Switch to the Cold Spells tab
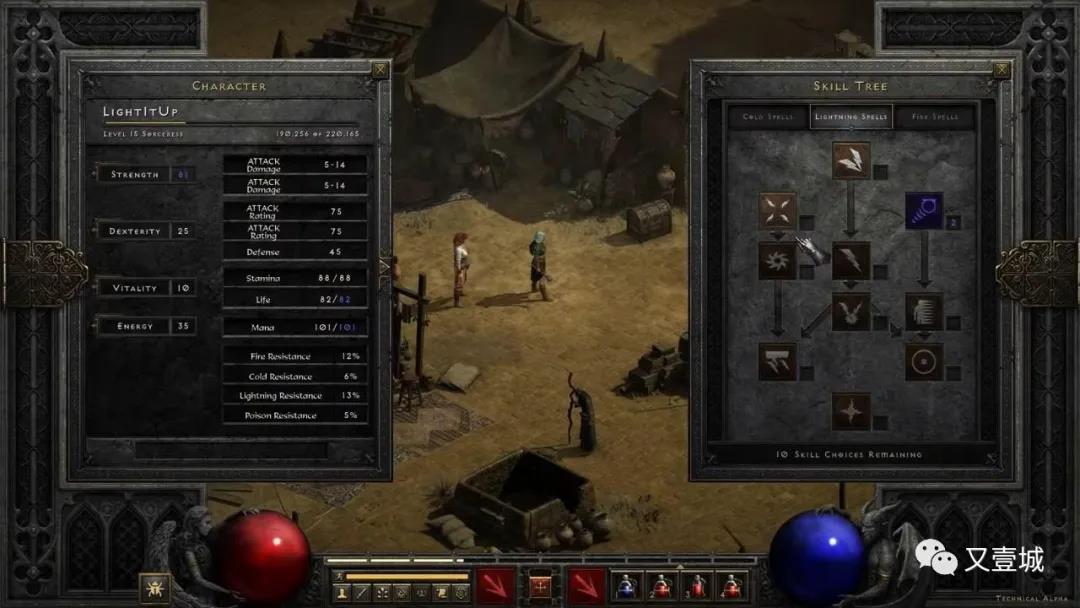 [767, 117]
